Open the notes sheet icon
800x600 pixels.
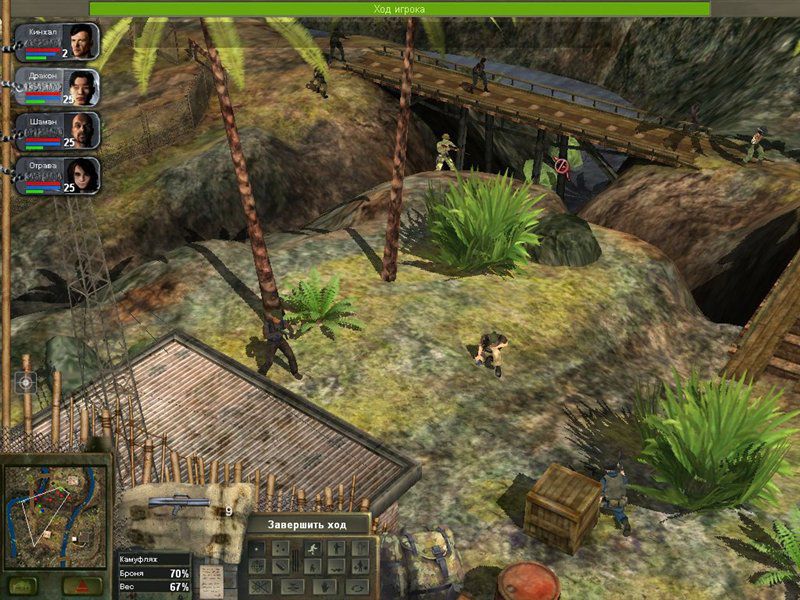[211, 582]
